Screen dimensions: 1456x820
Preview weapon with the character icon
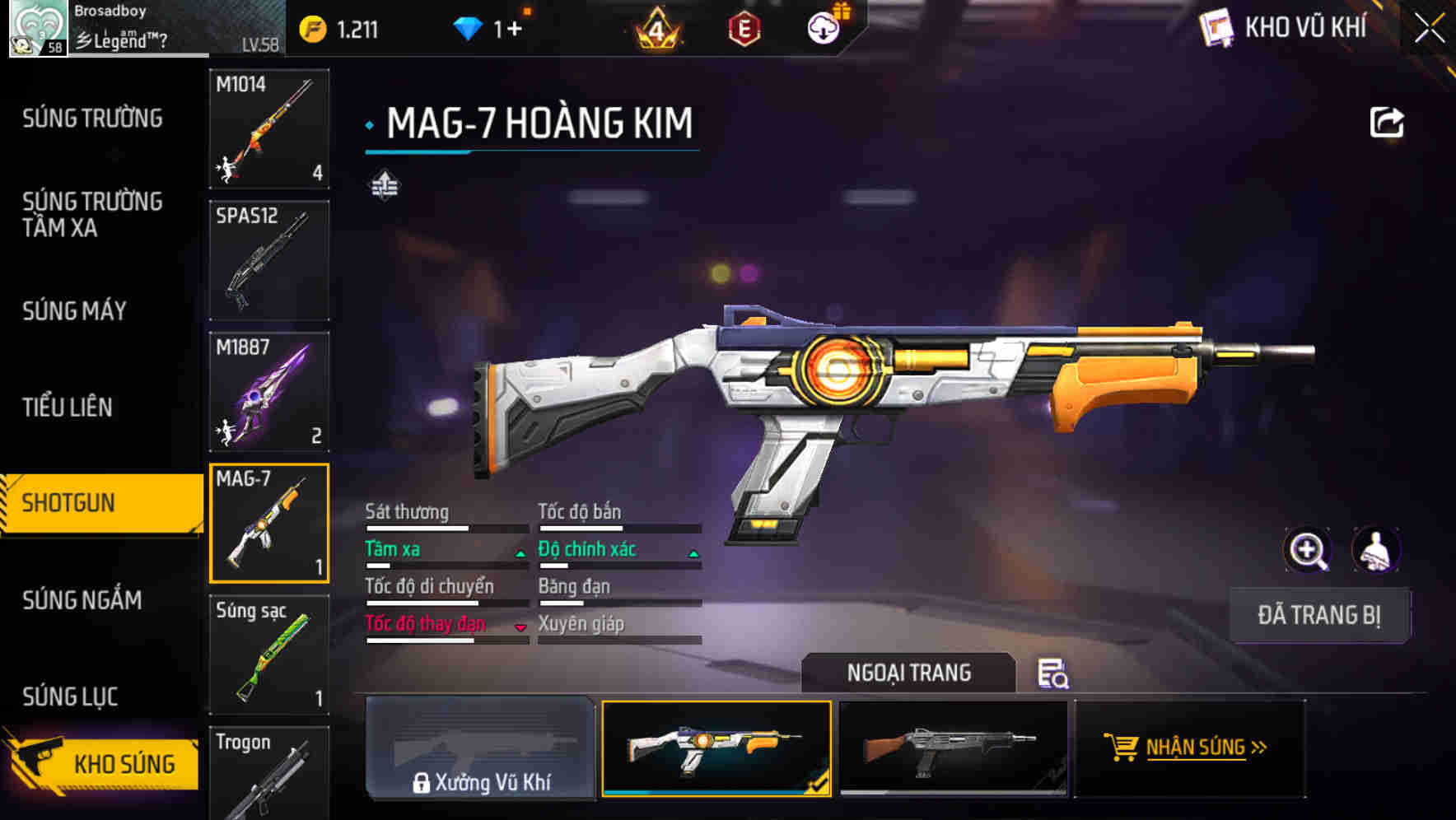(x=1375, y=550)
